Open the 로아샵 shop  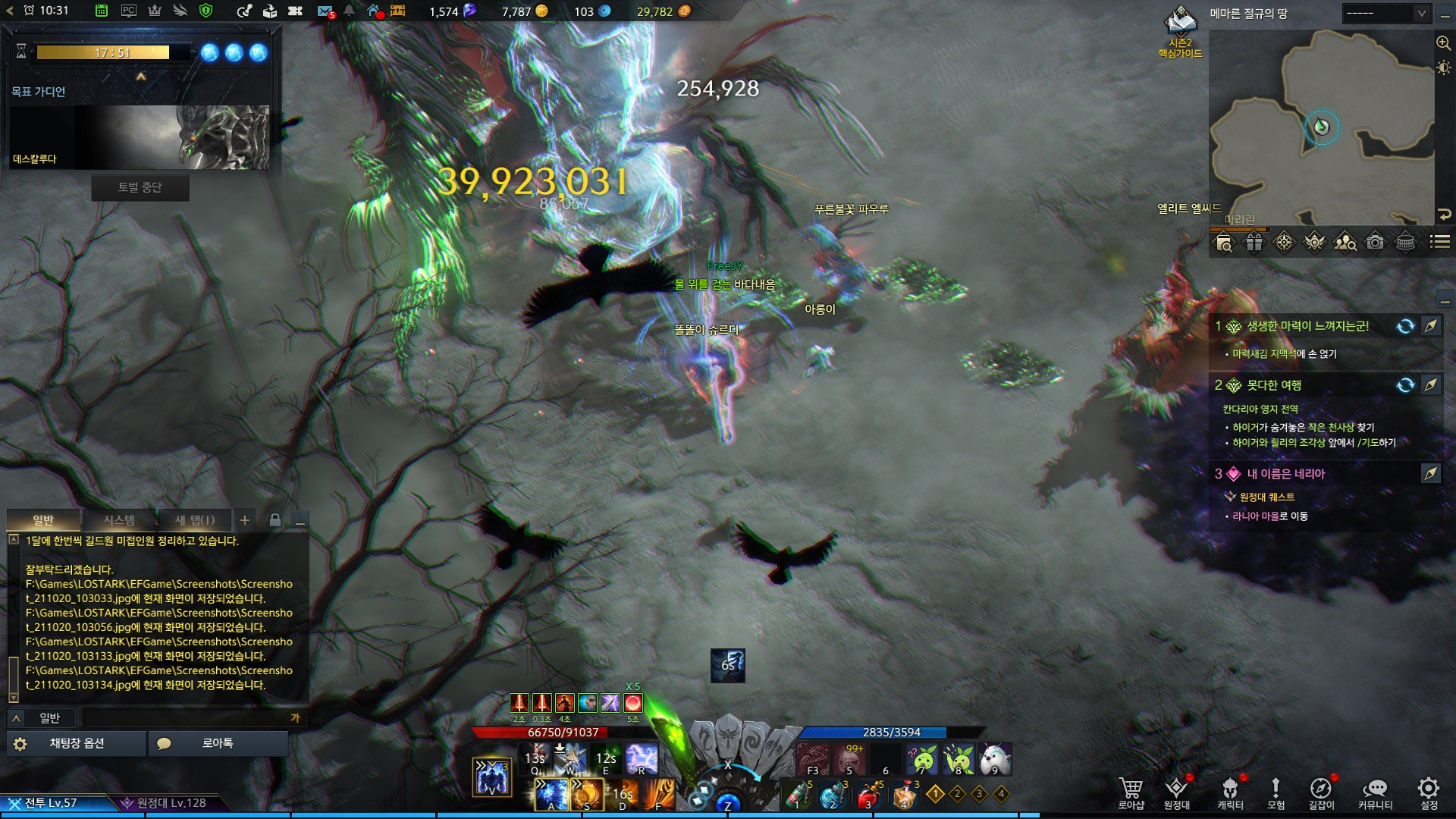coord(1130,792)
